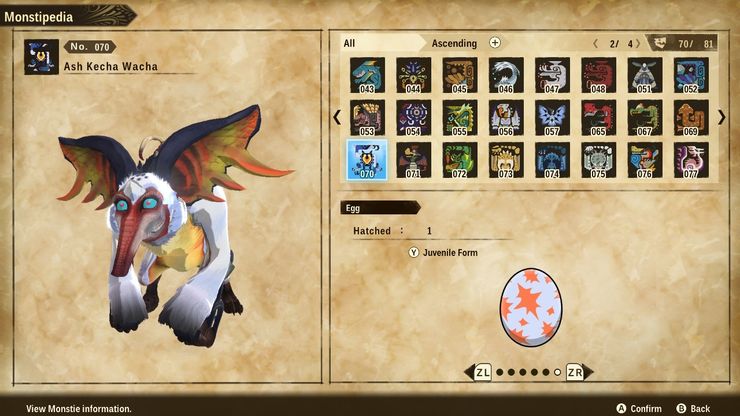
Task: Choose monster entry No. 074
Action: pos(552,160)
